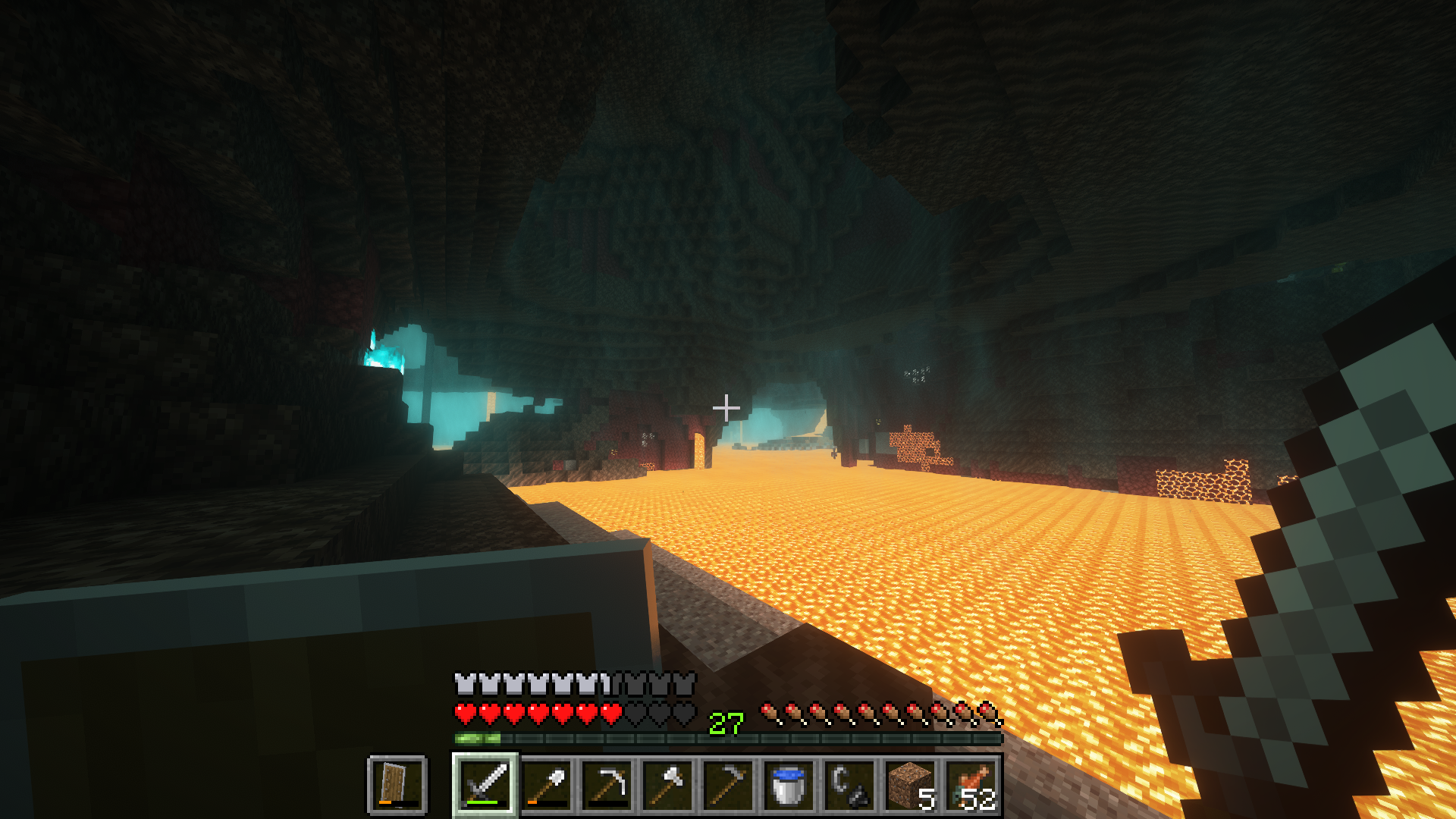Select the iron axe in the hotbar
The image size is (1456, 819).
668,784
